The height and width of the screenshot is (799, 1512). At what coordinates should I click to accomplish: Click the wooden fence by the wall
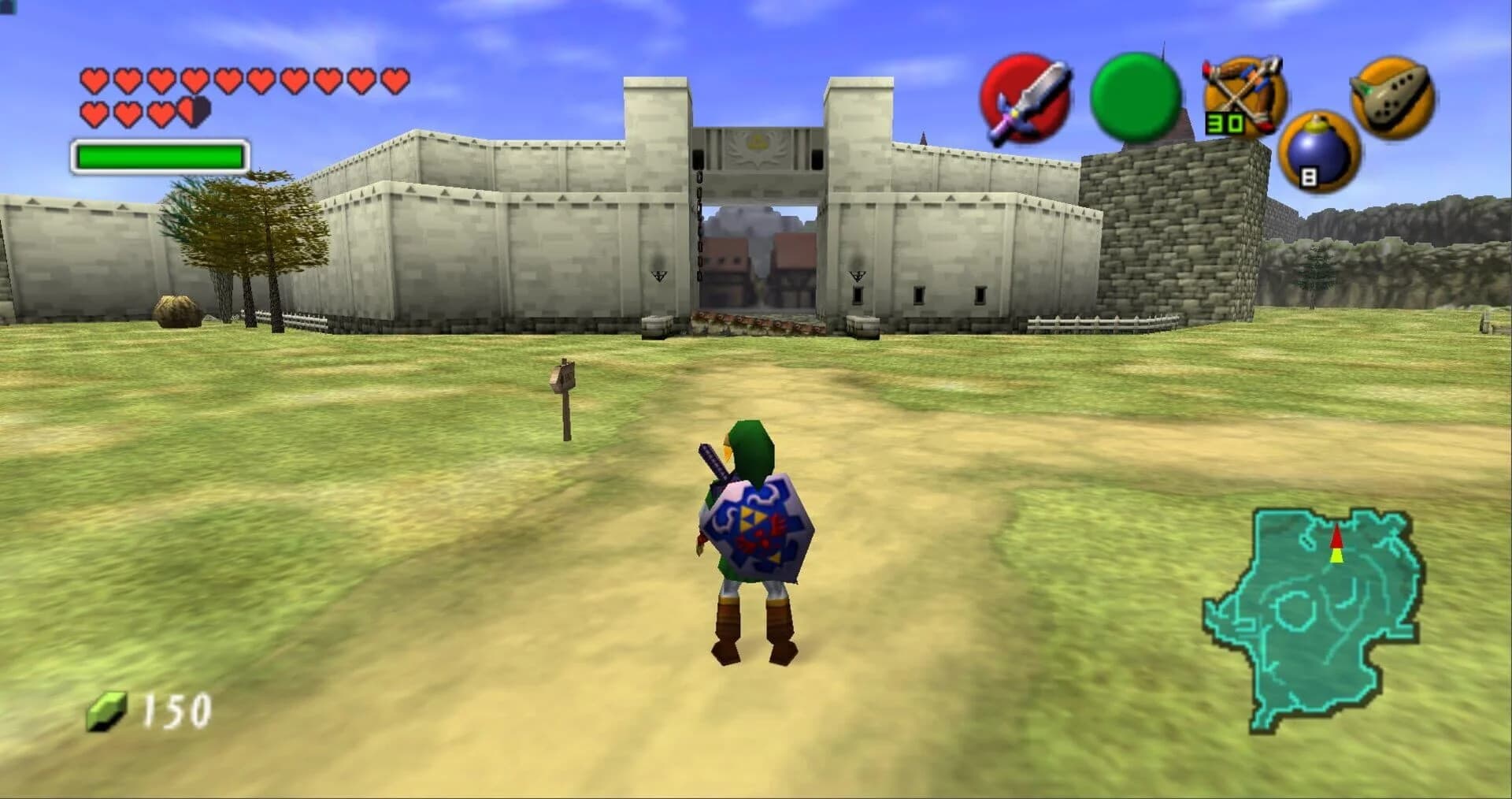pos(1079,323)
